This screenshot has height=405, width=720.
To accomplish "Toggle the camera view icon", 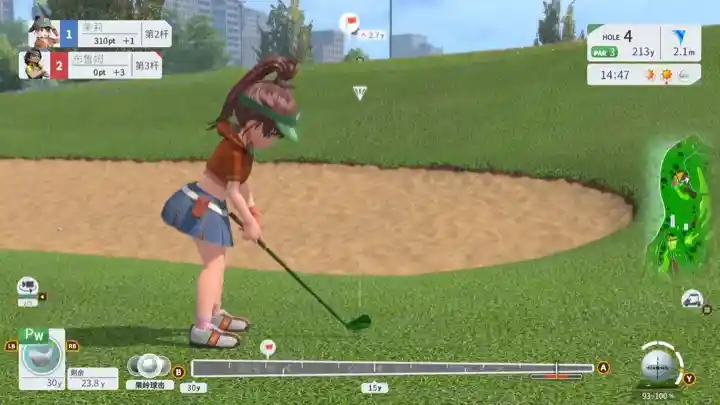I will tap(27, 286).
